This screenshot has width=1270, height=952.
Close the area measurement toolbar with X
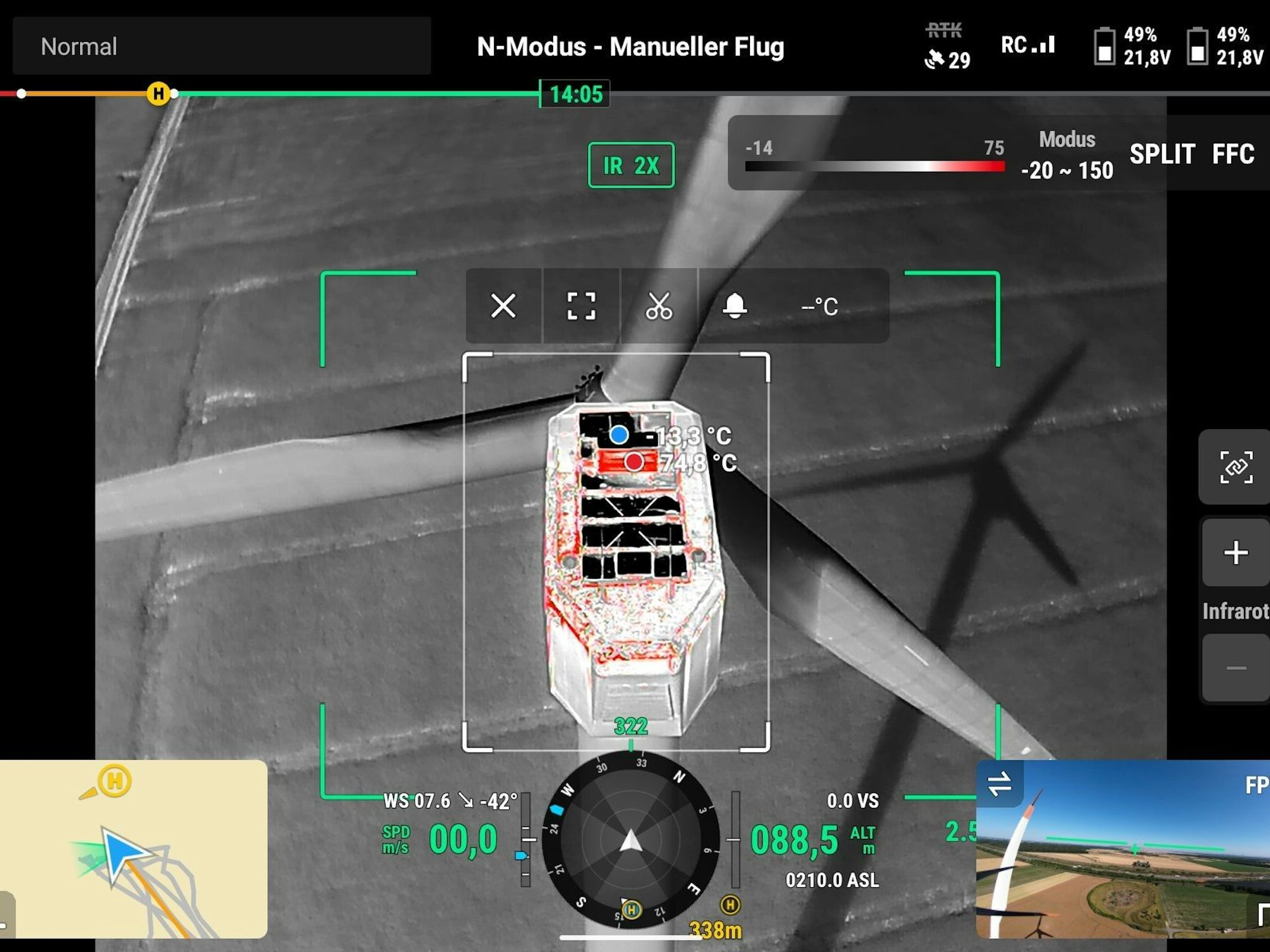[503, 306]
